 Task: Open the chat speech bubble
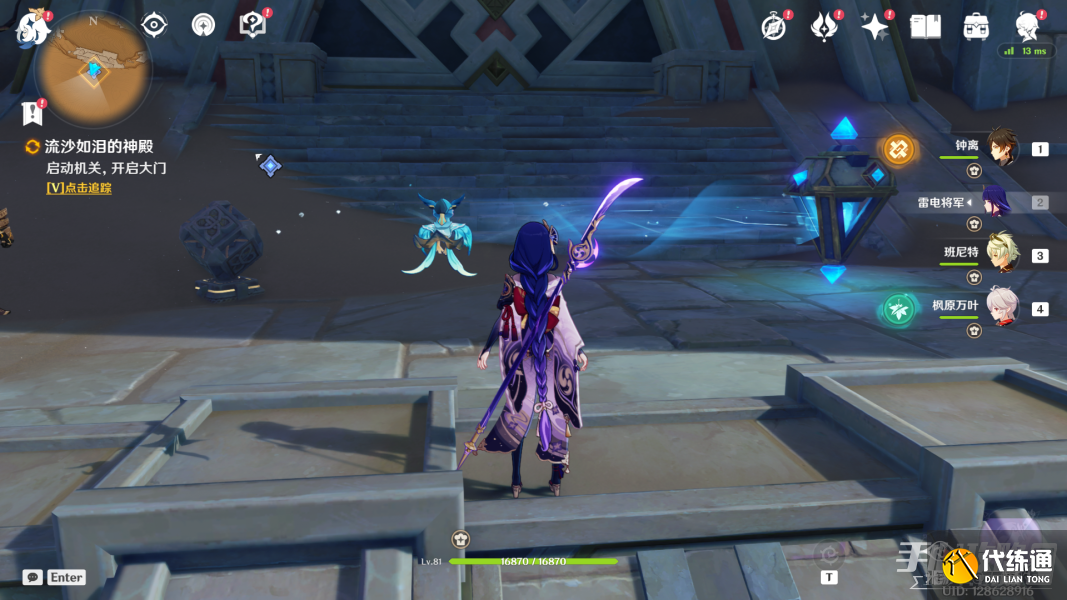click(33, 577)
